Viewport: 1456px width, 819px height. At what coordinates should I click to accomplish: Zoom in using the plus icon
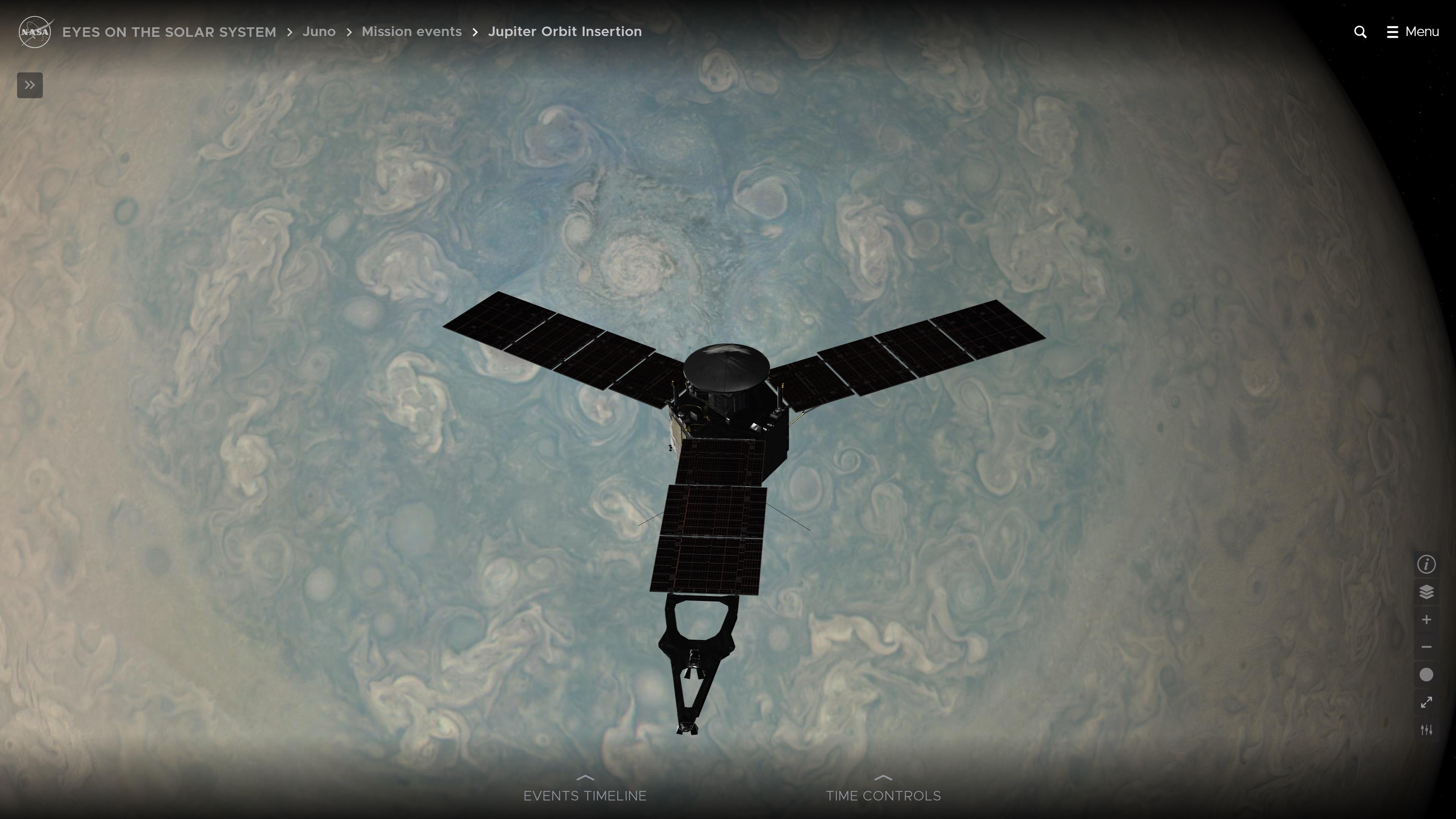(1426, 620)
